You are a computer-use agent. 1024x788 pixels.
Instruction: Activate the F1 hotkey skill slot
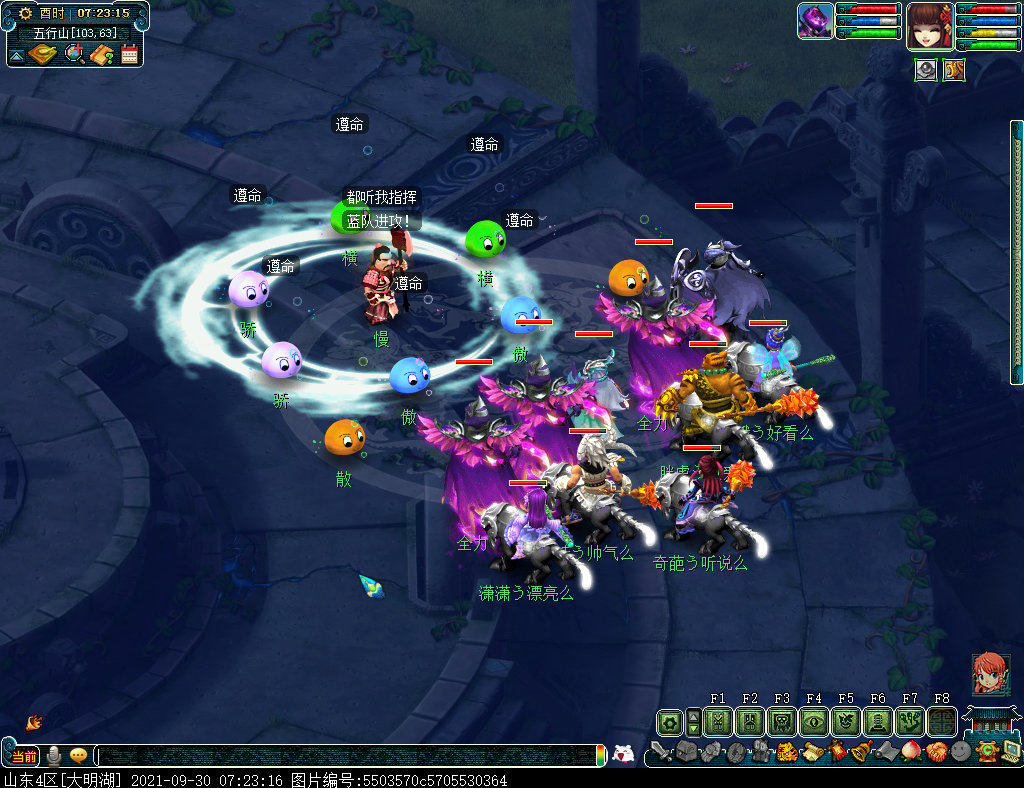click(x=718, y=721)
